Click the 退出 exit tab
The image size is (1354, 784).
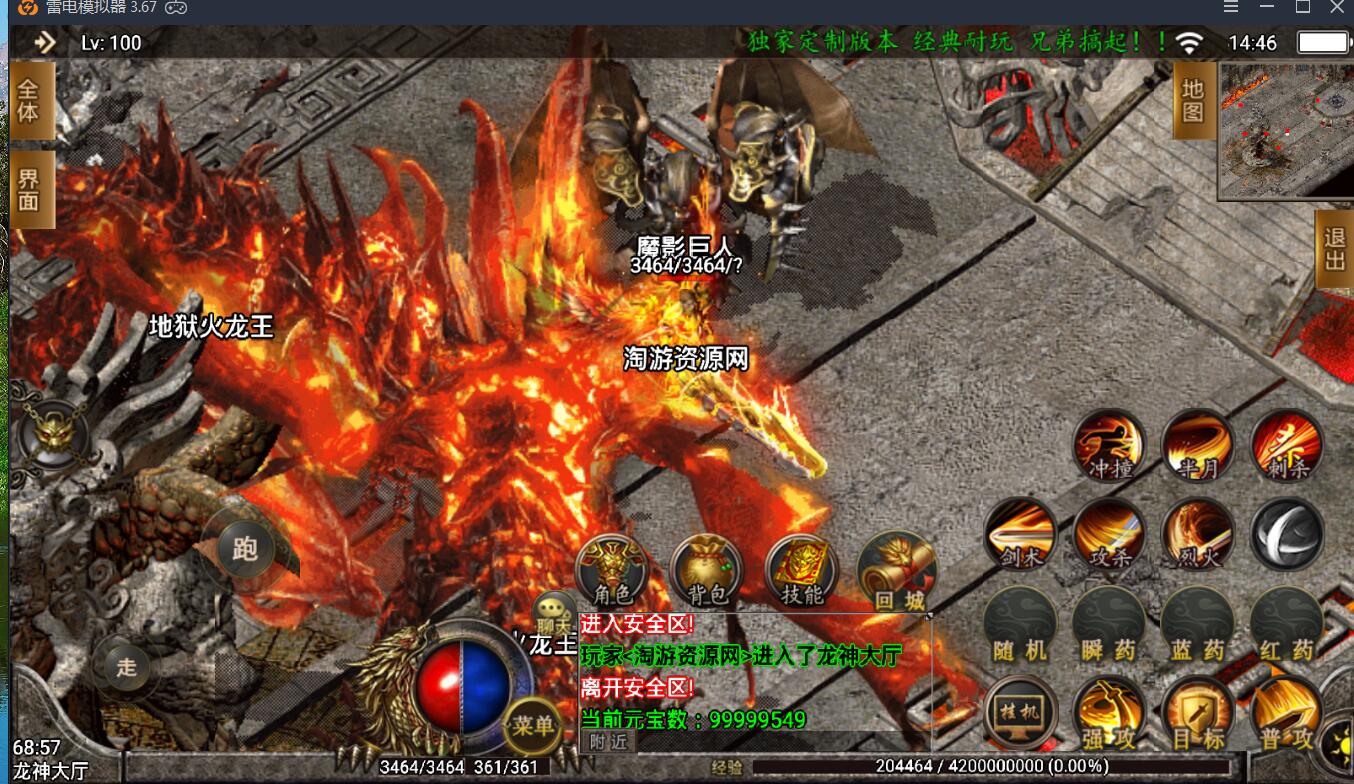1335,249
